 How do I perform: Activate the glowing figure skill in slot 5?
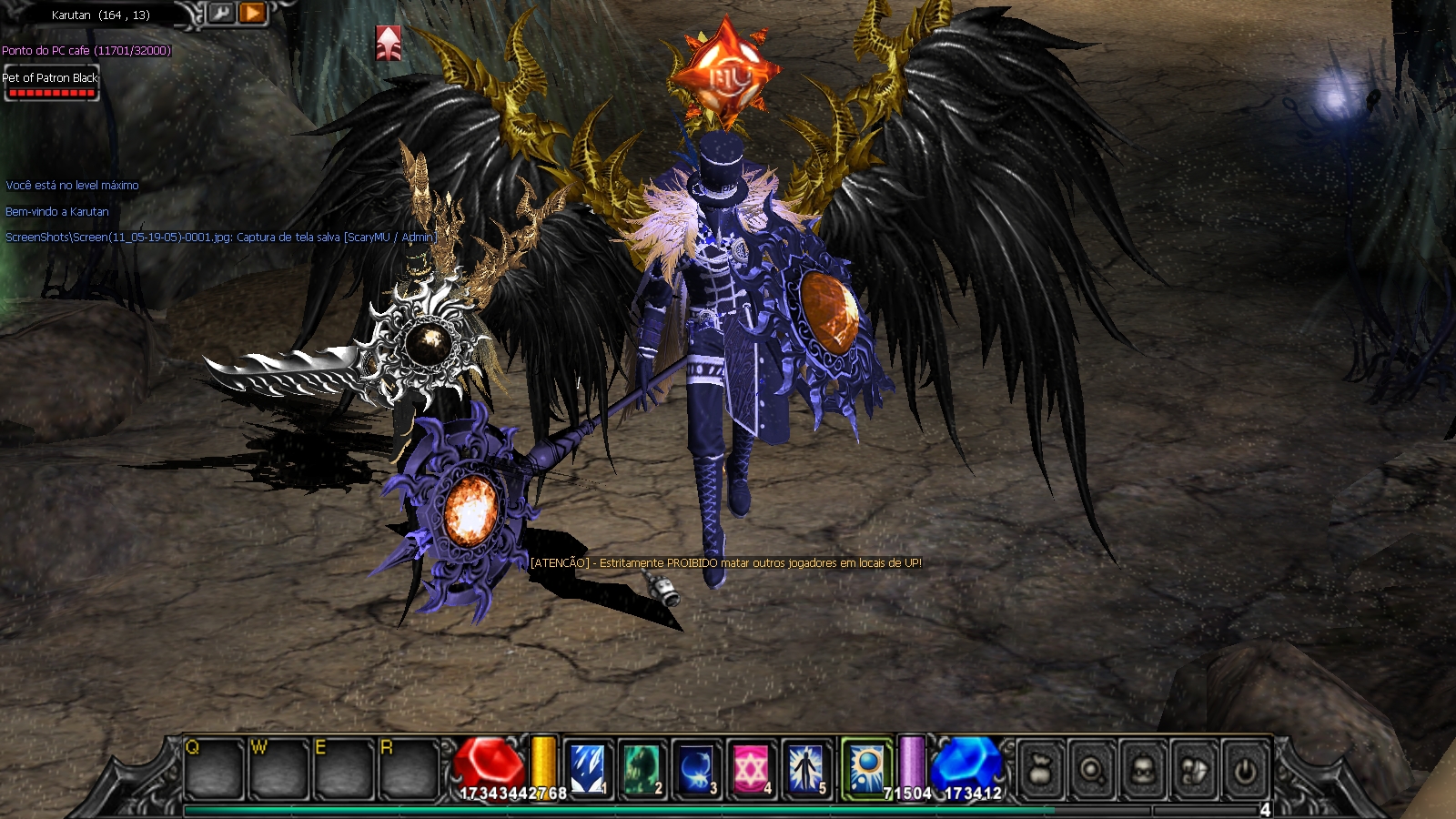pyautogui.click(x=806, y=769)
